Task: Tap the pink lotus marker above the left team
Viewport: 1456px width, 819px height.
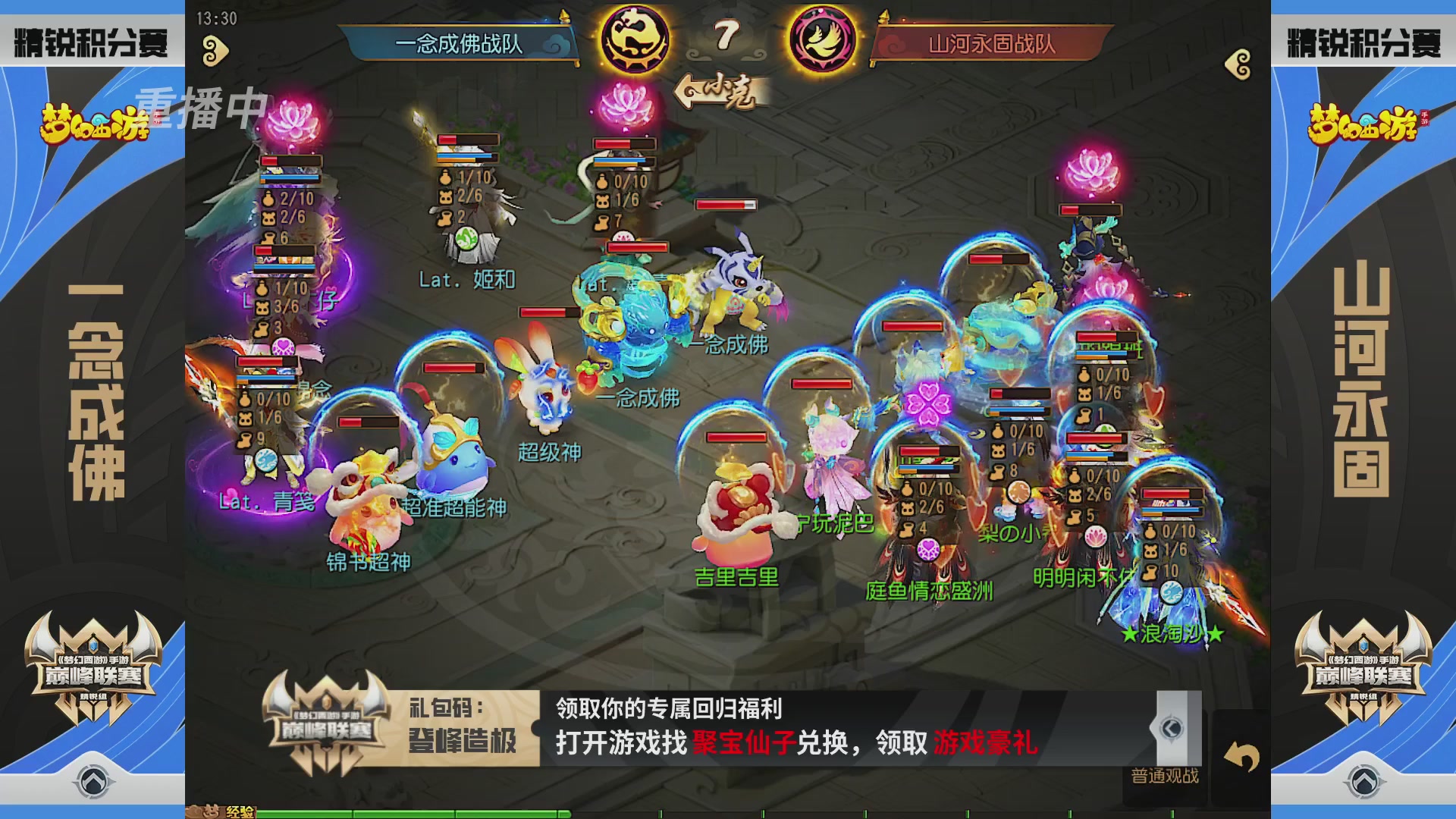Action: coord(290,115)
